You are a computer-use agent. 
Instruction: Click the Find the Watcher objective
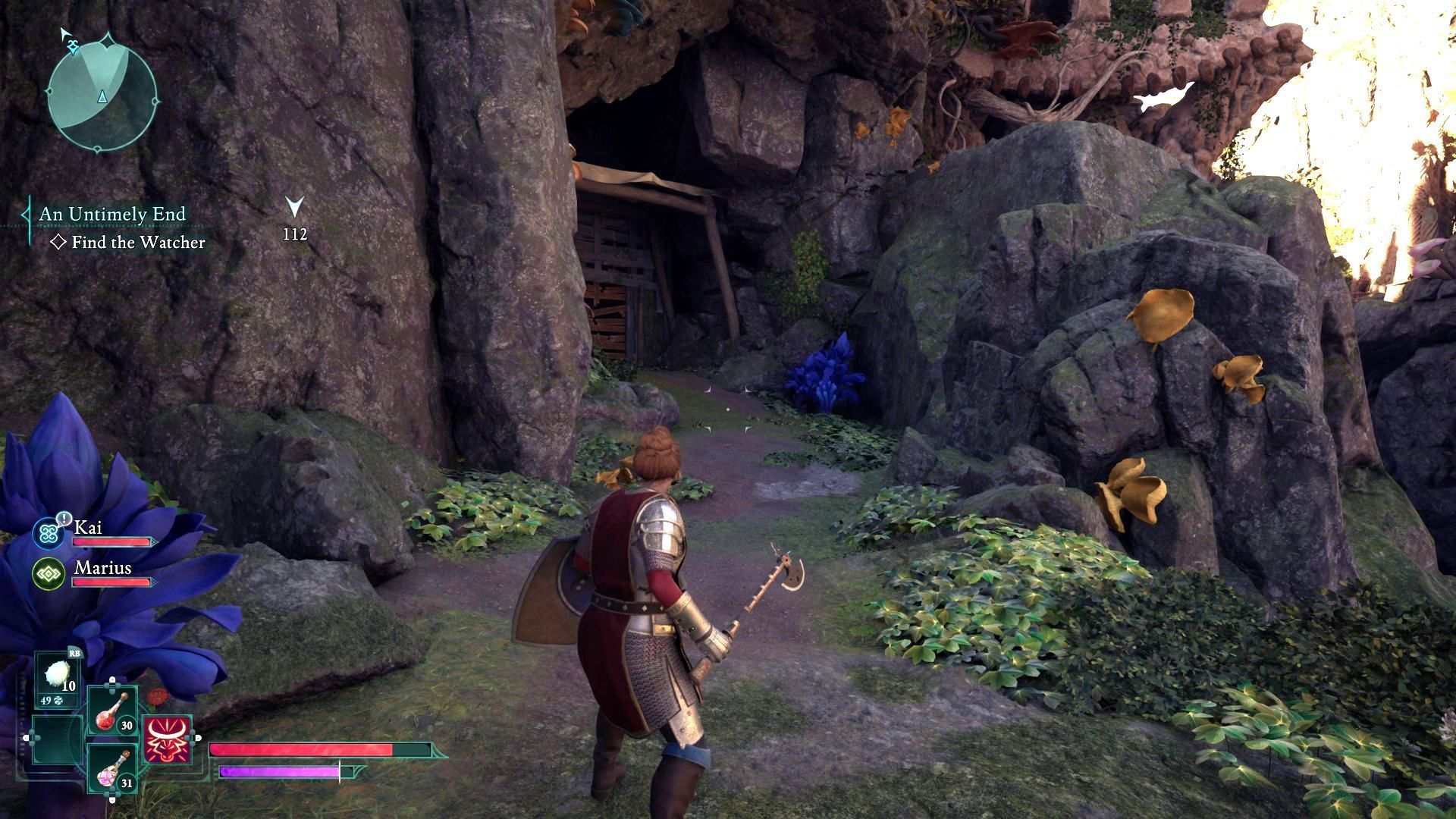137,243
